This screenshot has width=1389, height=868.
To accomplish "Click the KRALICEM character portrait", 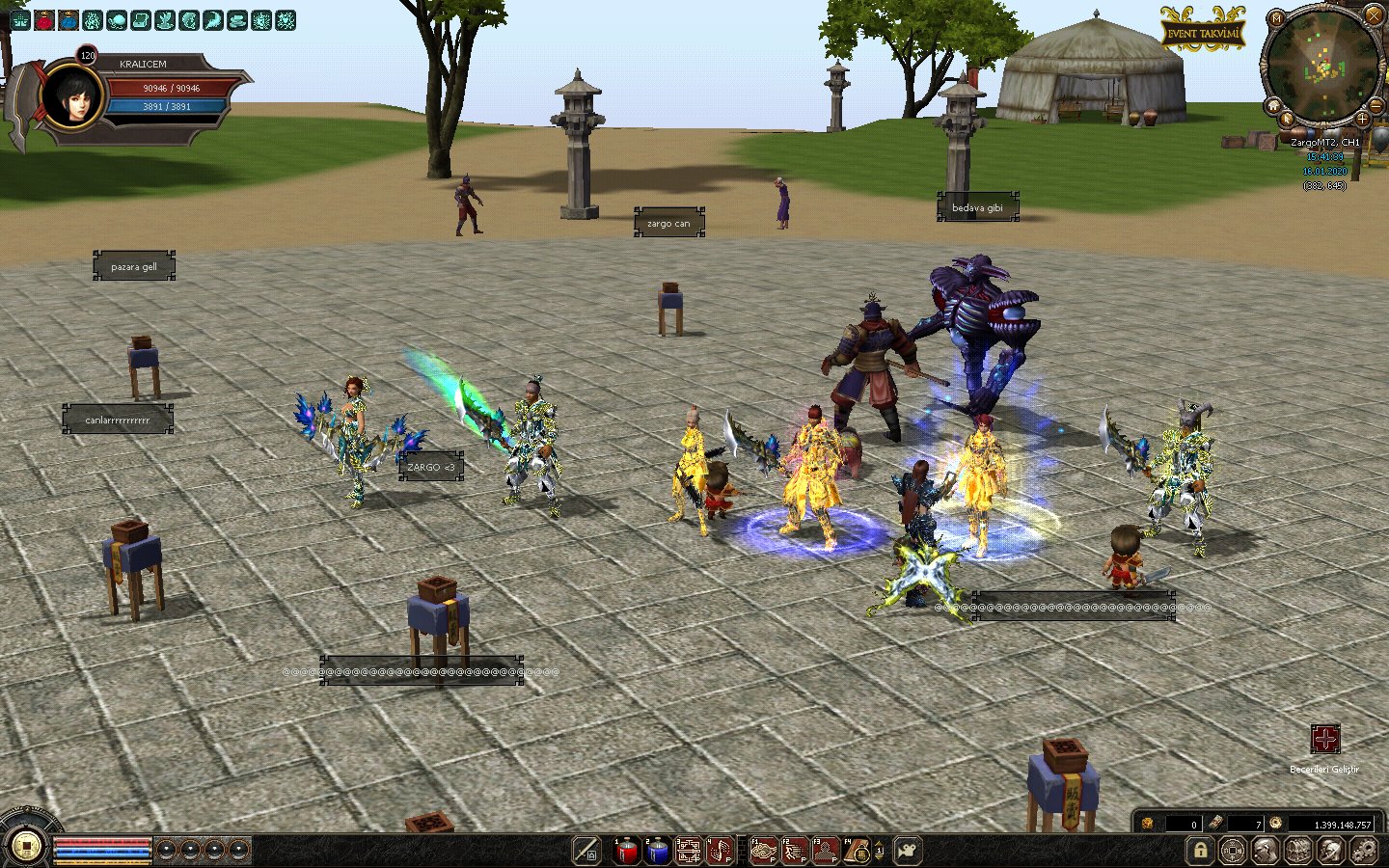I will 73,96.
